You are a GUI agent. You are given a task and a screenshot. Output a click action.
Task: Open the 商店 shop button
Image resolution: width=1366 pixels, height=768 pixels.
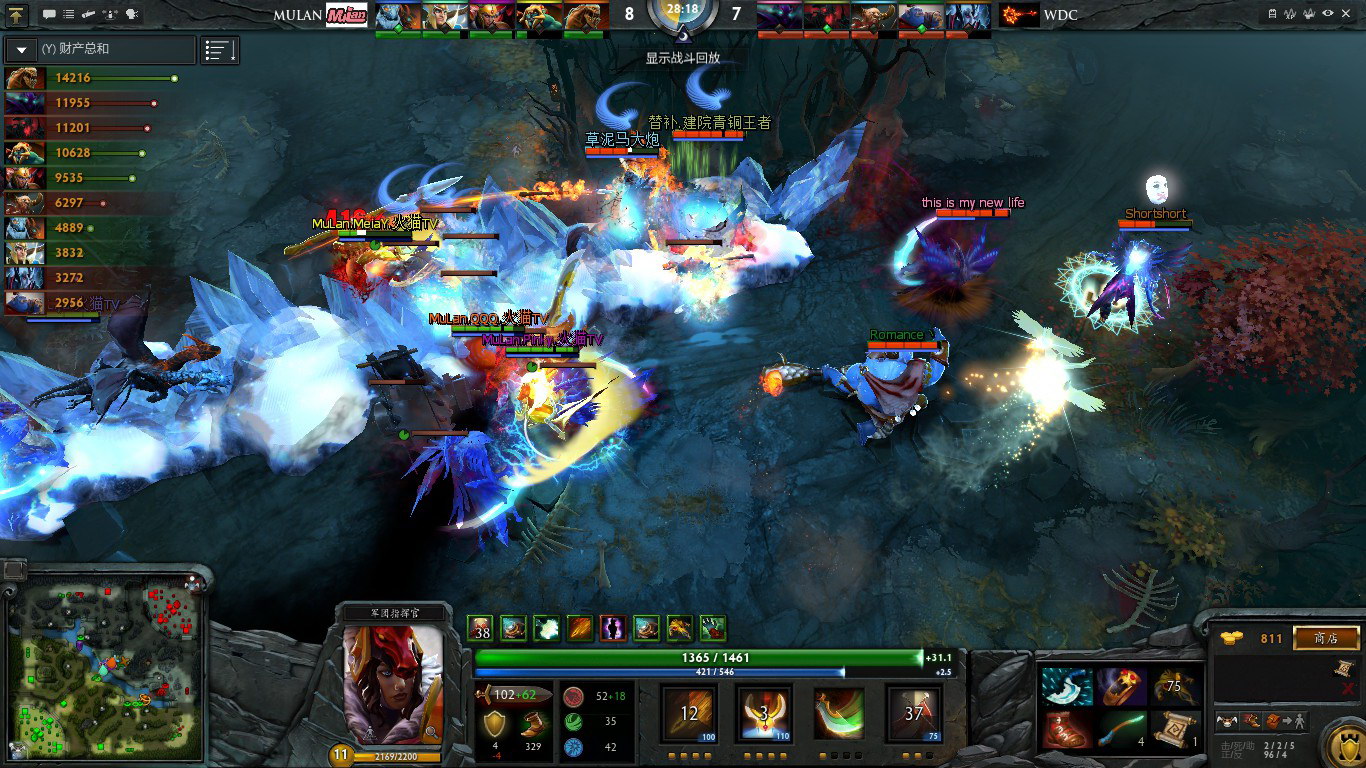1326,638
